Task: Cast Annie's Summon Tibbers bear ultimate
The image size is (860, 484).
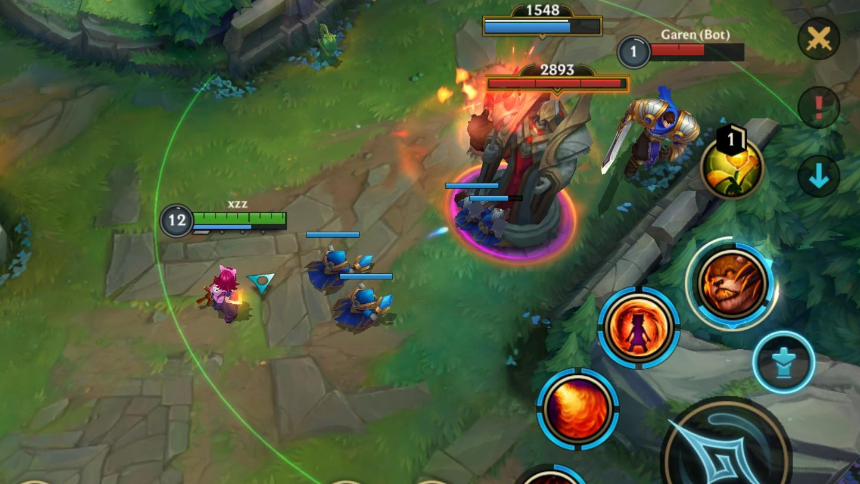Action: pyautogui.click(x=732, y=284)
